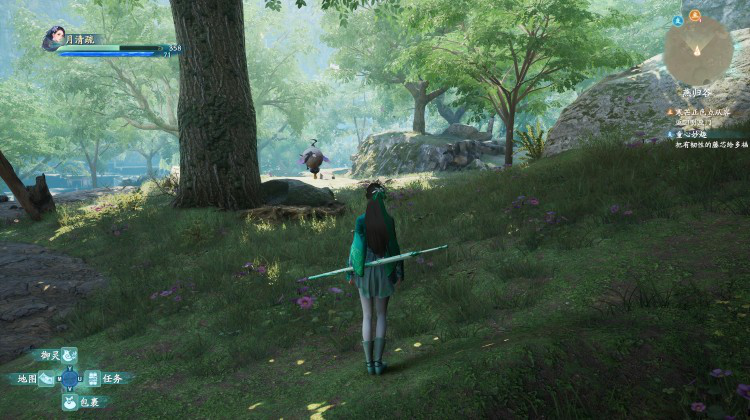750x420 pixels.
Task: Select the 月清疏 character portrait
Action: (53, 38)
